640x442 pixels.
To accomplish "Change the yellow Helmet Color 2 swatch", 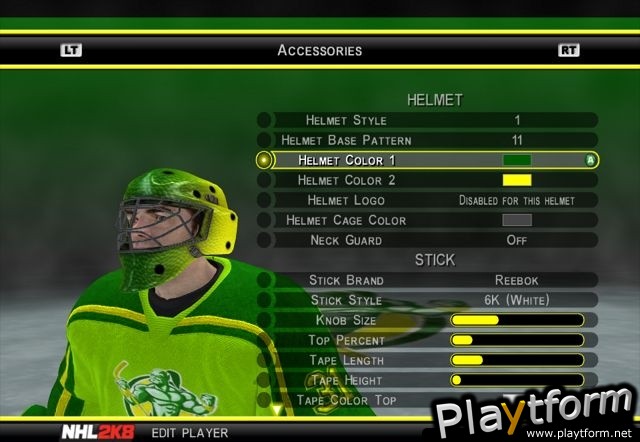I will tap(516, 180).
